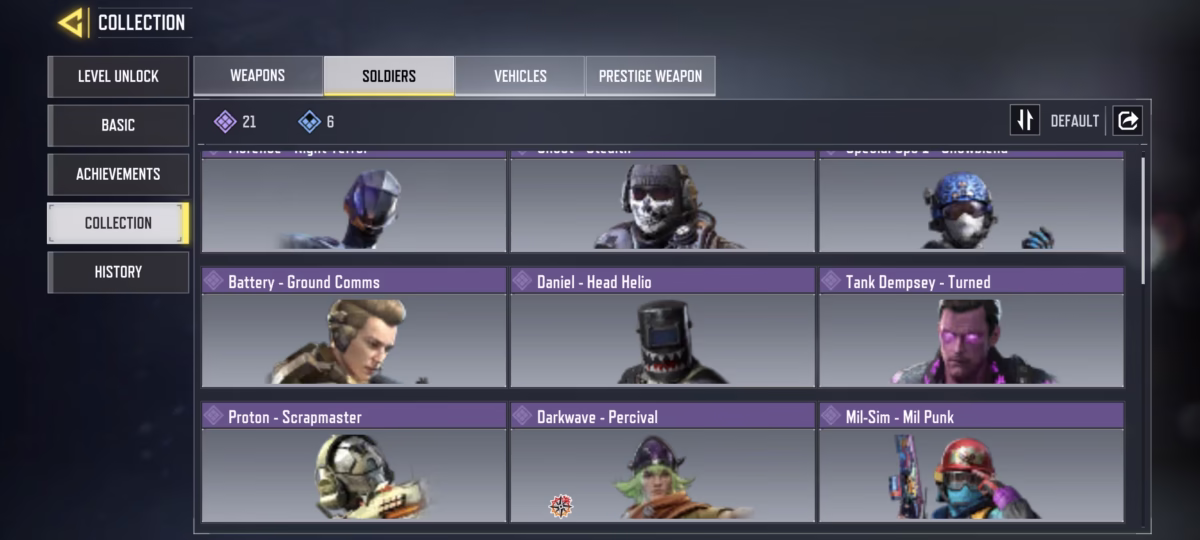Viewport: 1200px width, 540px height.
Task: Select the Basic menu entry
Action: (x=118, y=125)
